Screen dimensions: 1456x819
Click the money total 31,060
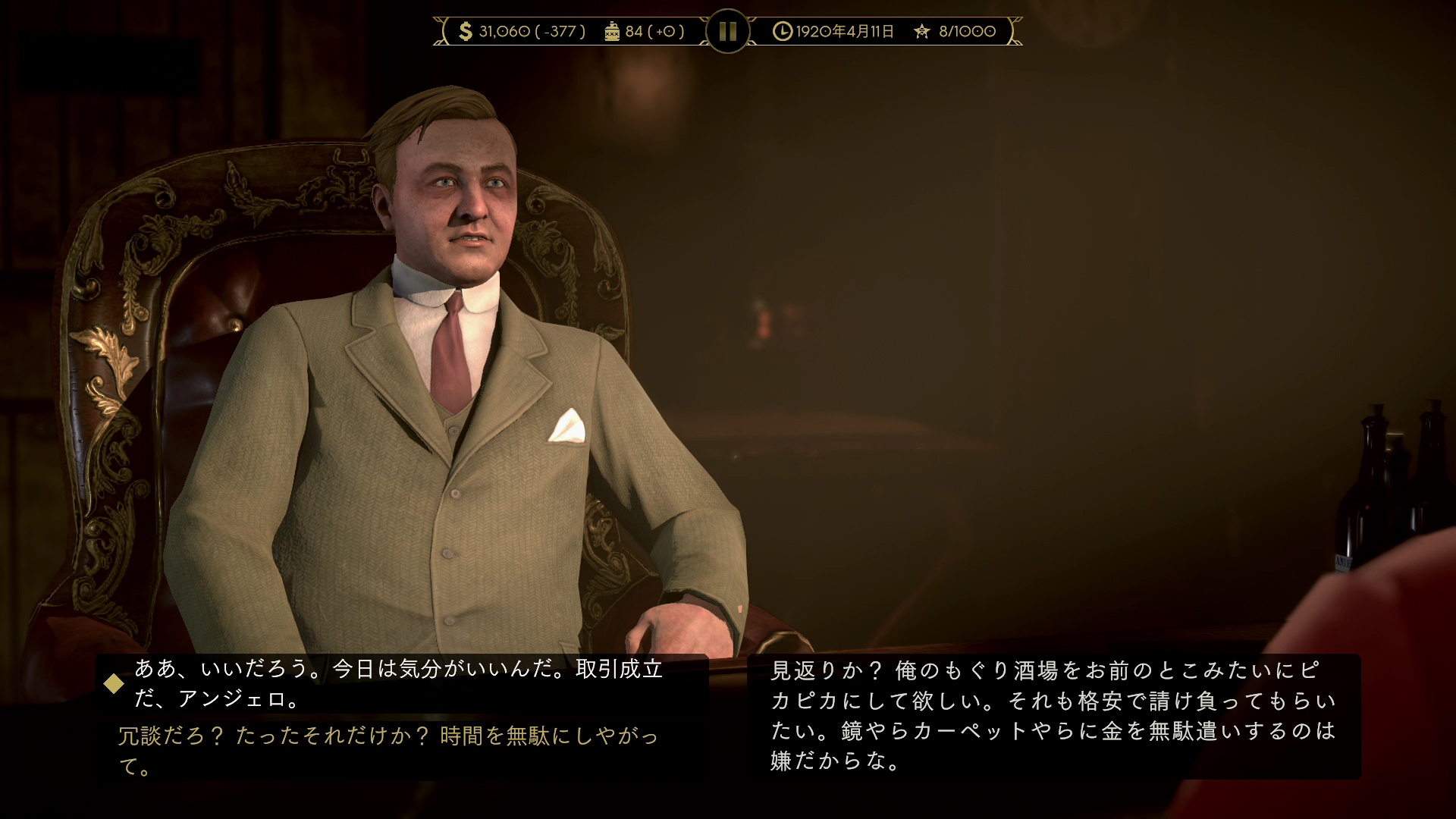pyautogui.click(x=504, y=31)
